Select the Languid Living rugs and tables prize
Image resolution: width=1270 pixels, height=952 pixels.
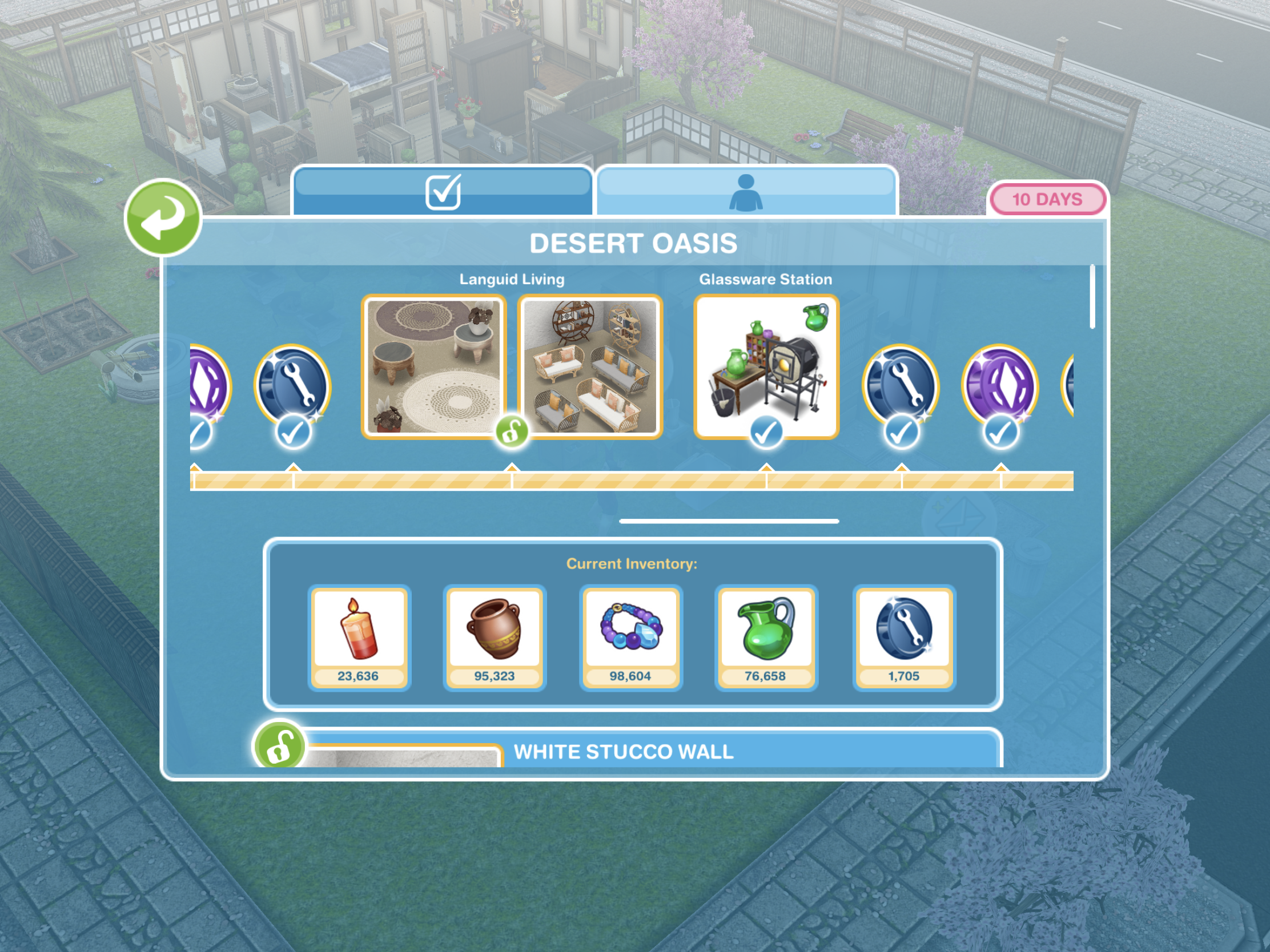(433, 366)
